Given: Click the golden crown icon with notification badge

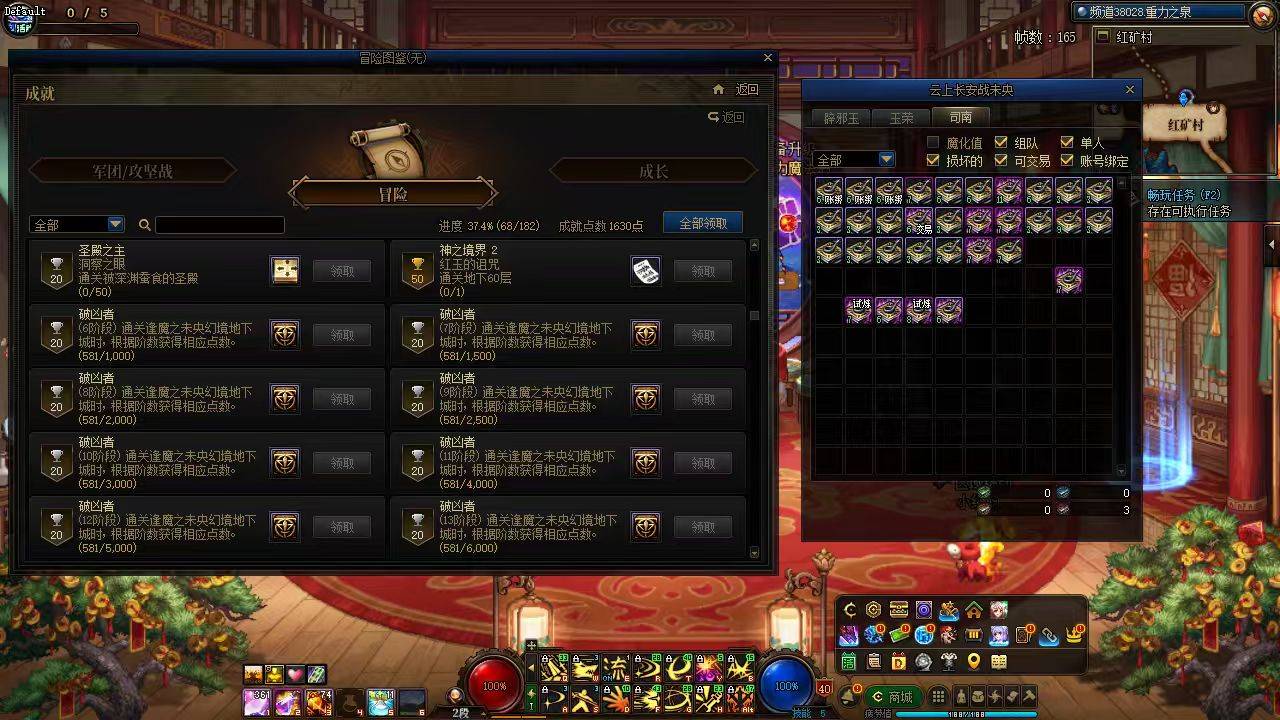Looking at the screenshot, I should 1071,634.
